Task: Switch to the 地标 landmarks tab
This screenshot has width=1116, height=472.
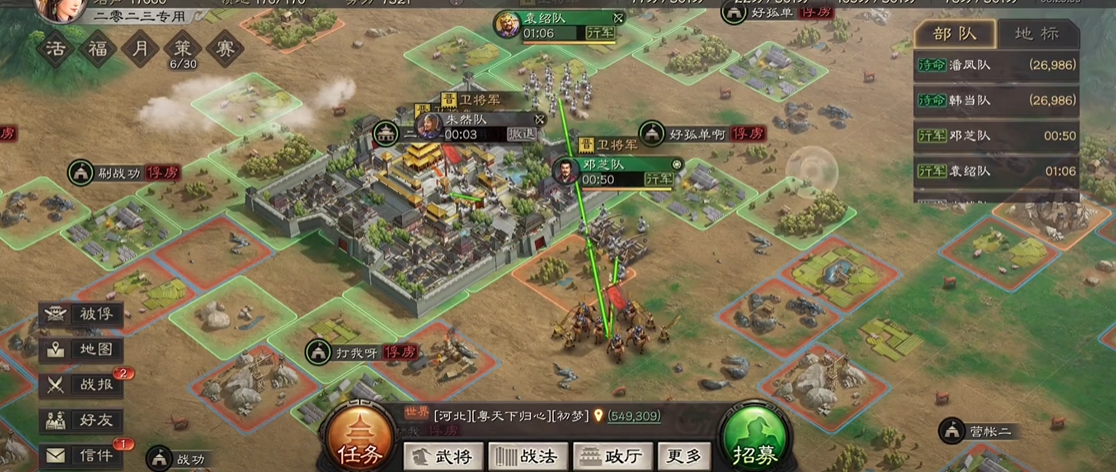Action: [x=1036, y=33]
